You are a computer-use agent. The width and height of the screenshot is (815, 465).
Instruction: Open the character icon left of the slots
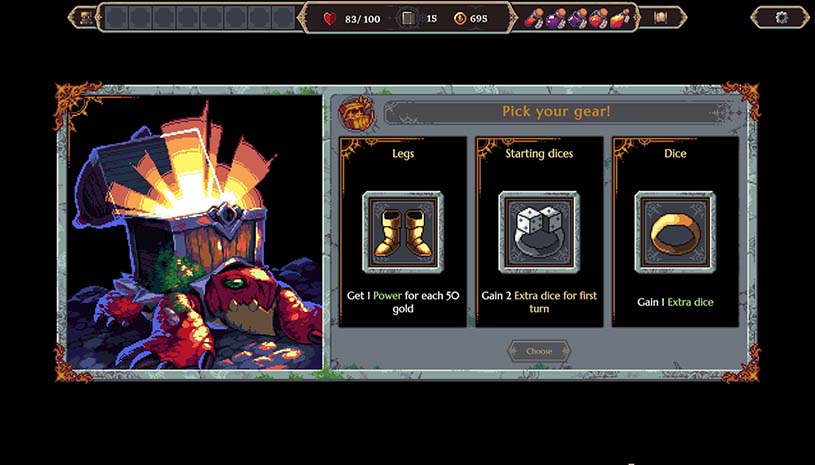pyautogui.click(x=86, y=17)
